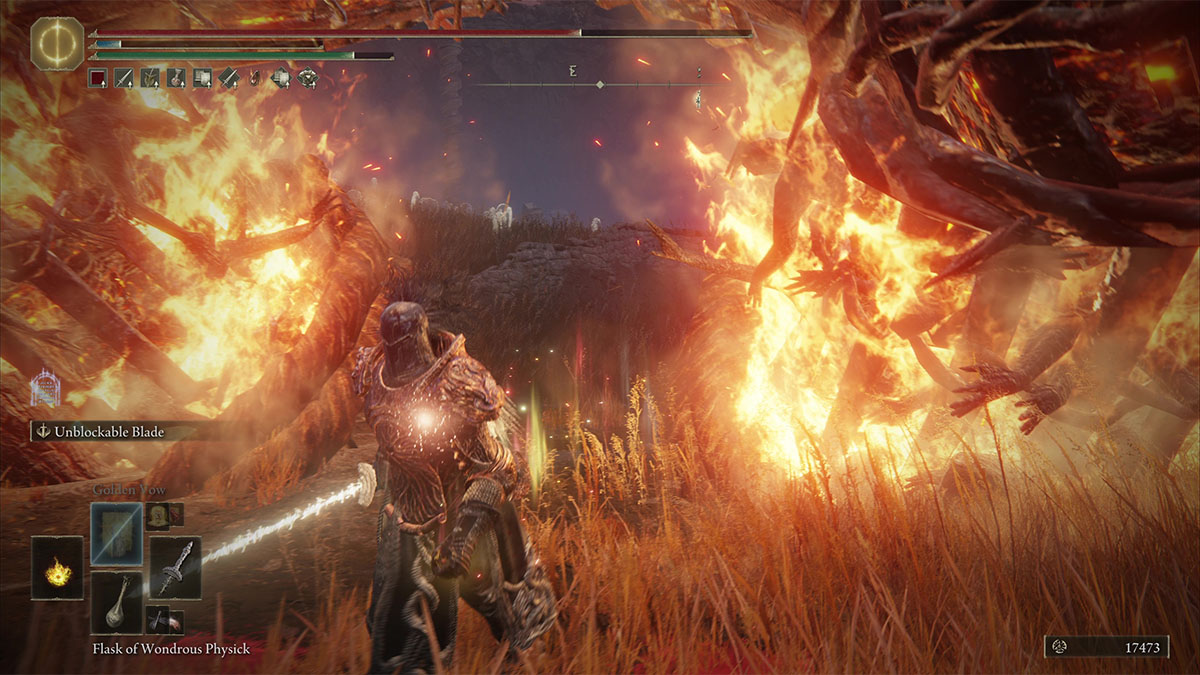This screenshot has width=1200, height=675.
Task: Choose the right-hand sword weapon slot
Action: pyautogui.click(x=175, y=567)
